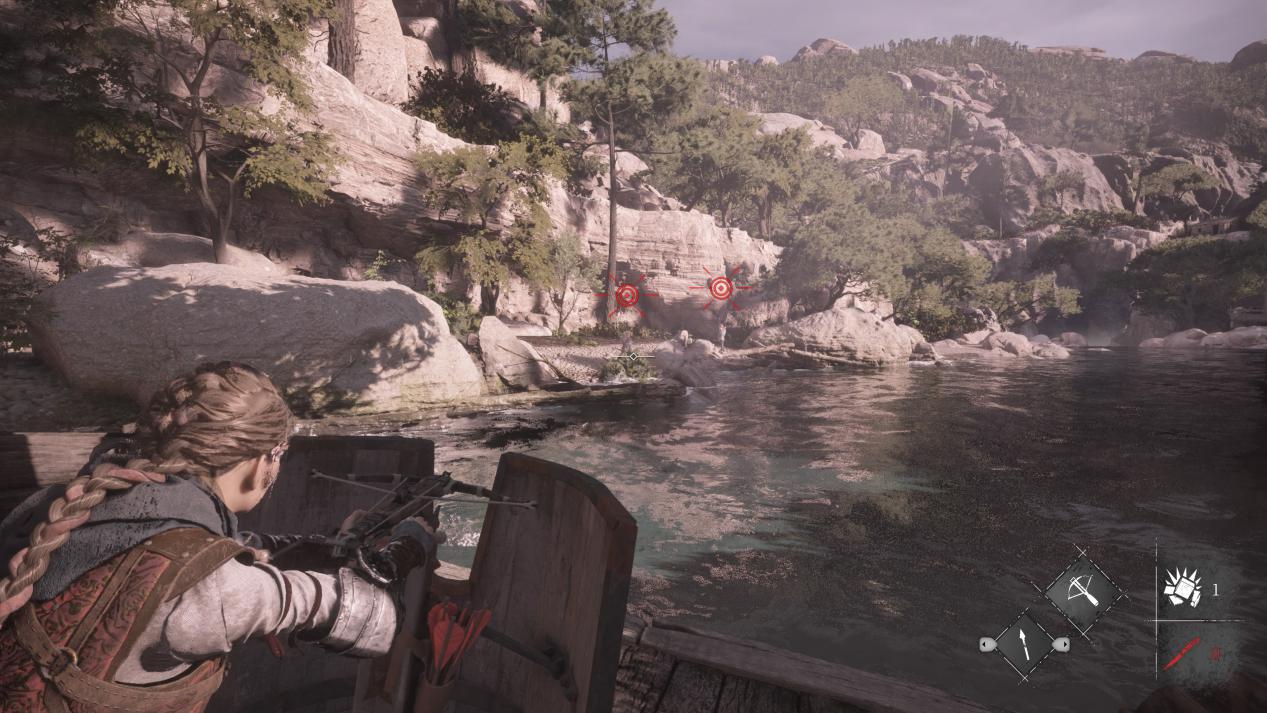Click the red knife icon
Viewport: 1267px width, 713px height.
[x=1181, y=655]
